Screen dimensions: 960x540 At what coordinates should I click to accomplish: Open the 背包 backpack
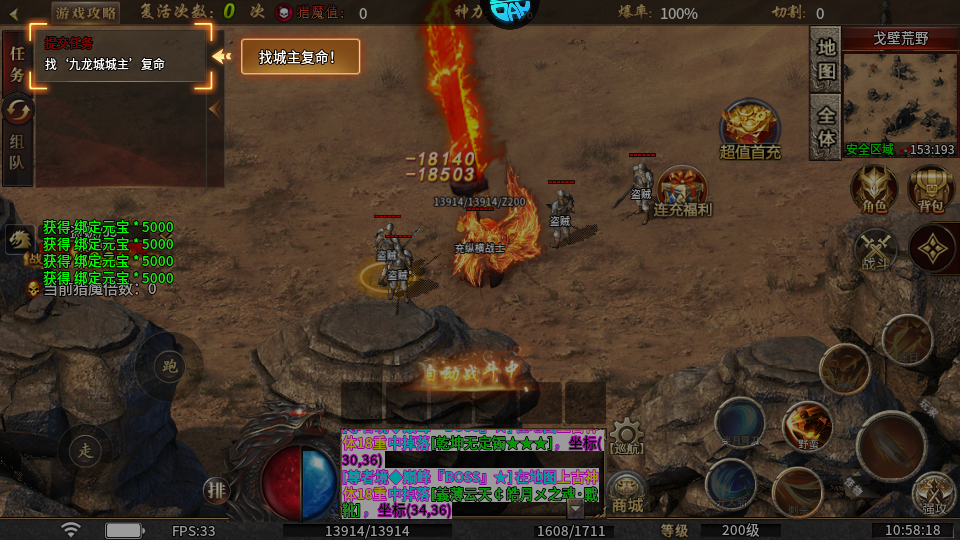(x=930, y=188)
